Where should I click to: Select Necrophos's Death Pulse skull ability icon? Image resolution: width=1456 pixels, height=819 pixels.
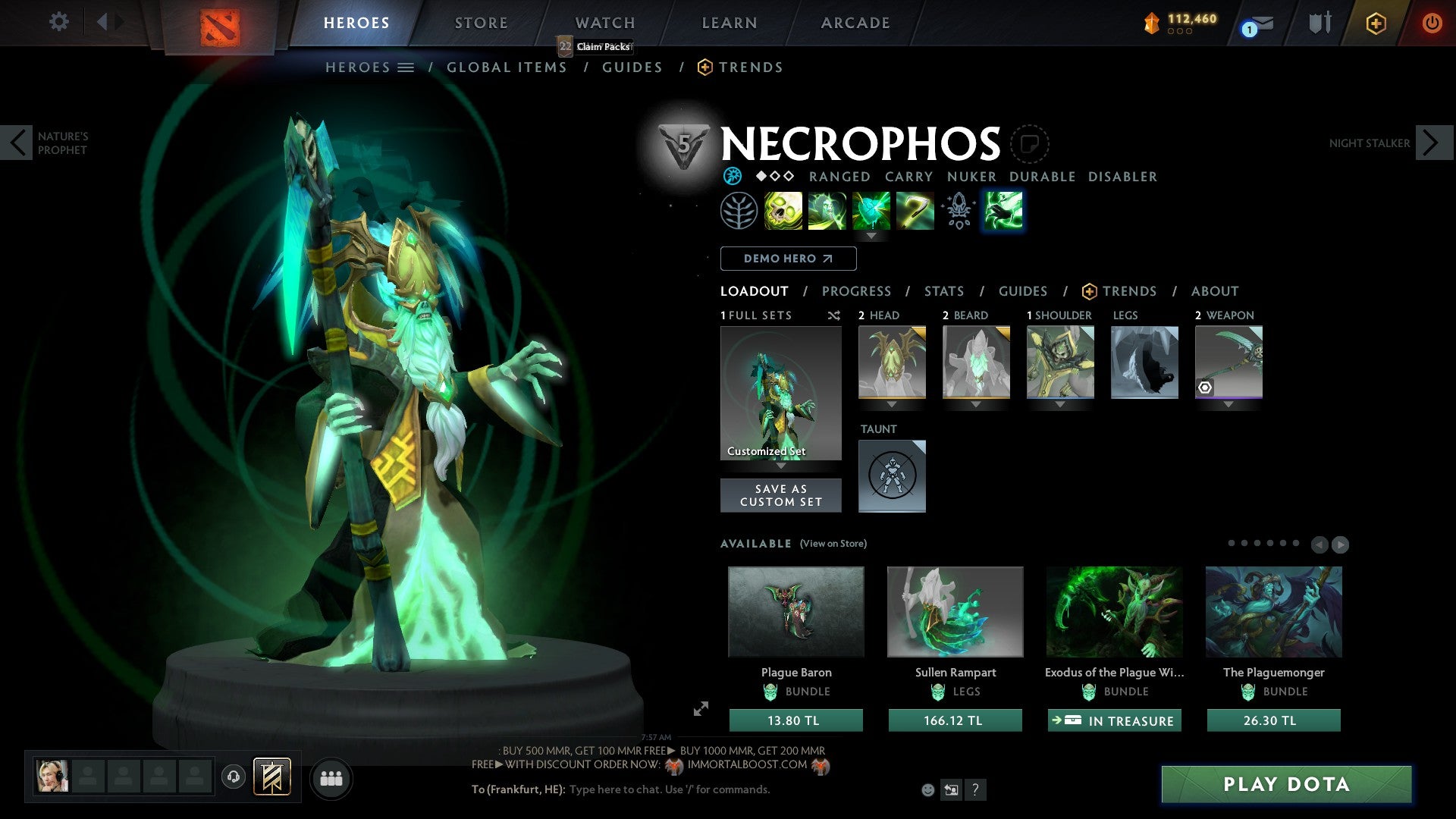point(784,210)
